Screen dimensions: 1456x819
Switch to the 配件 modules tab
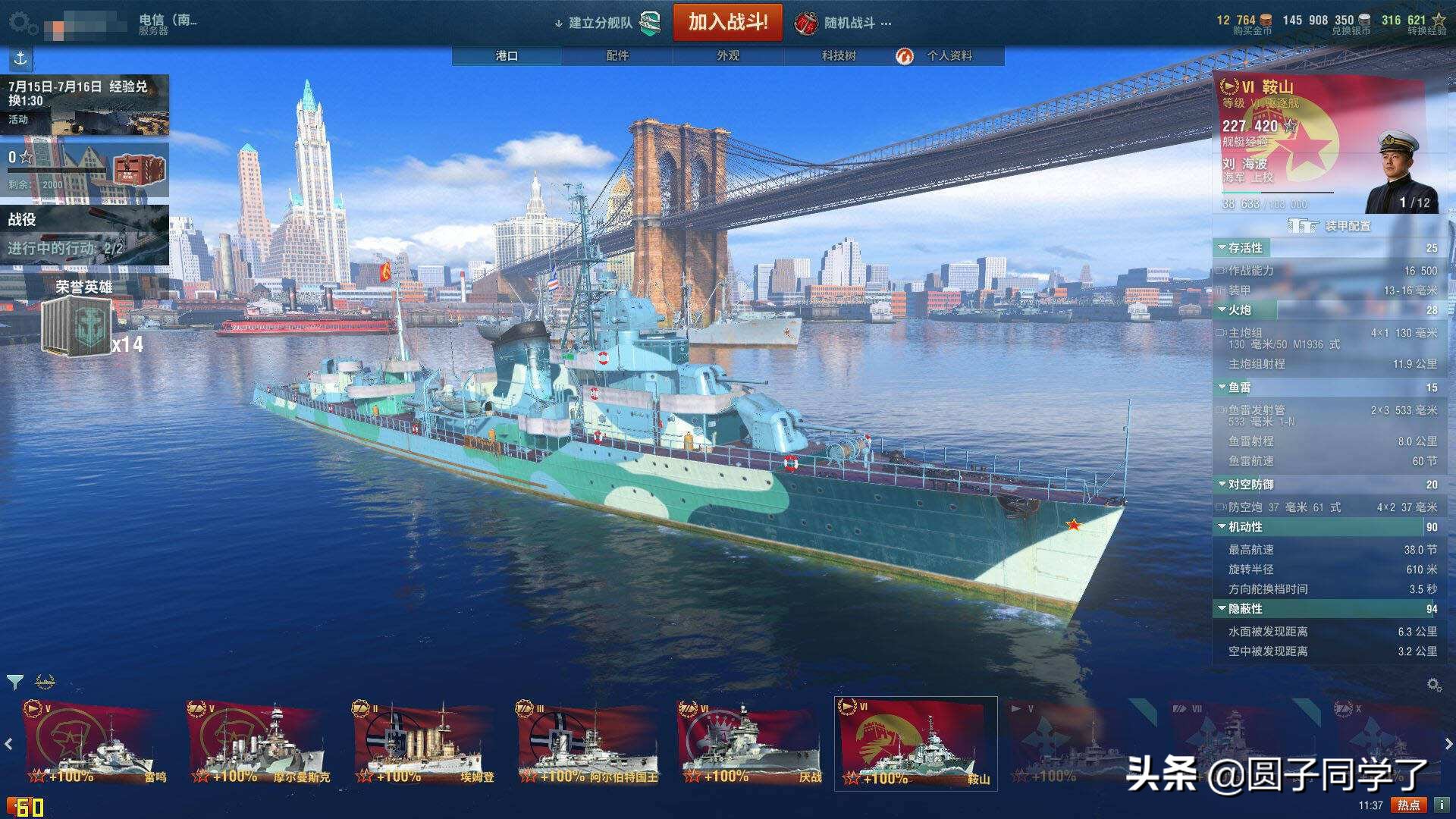617,55
